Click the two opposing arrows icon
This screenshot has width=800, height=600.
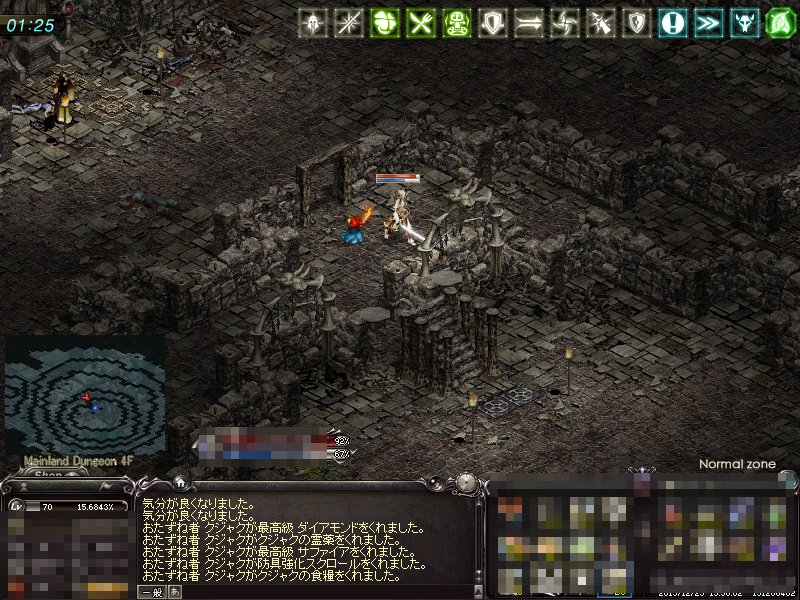click(x=528, y=22)
